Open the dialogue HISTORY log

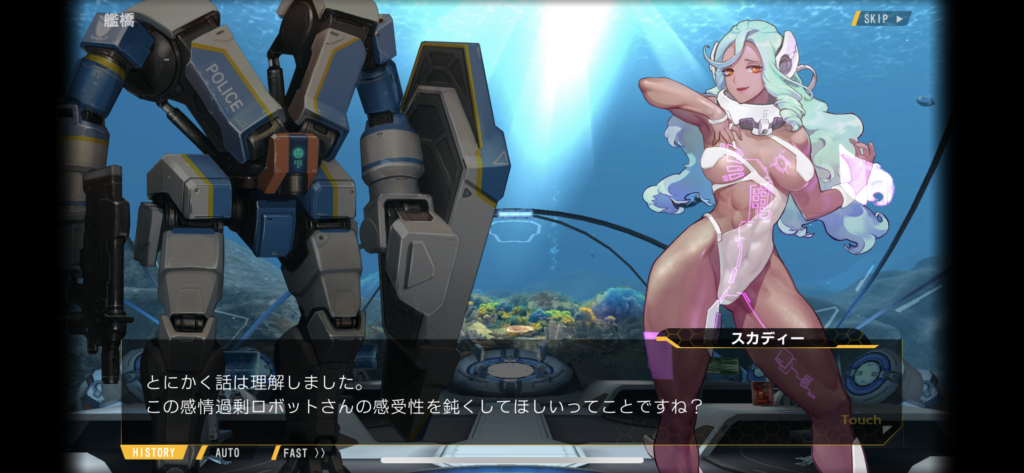tap(155, 452)
